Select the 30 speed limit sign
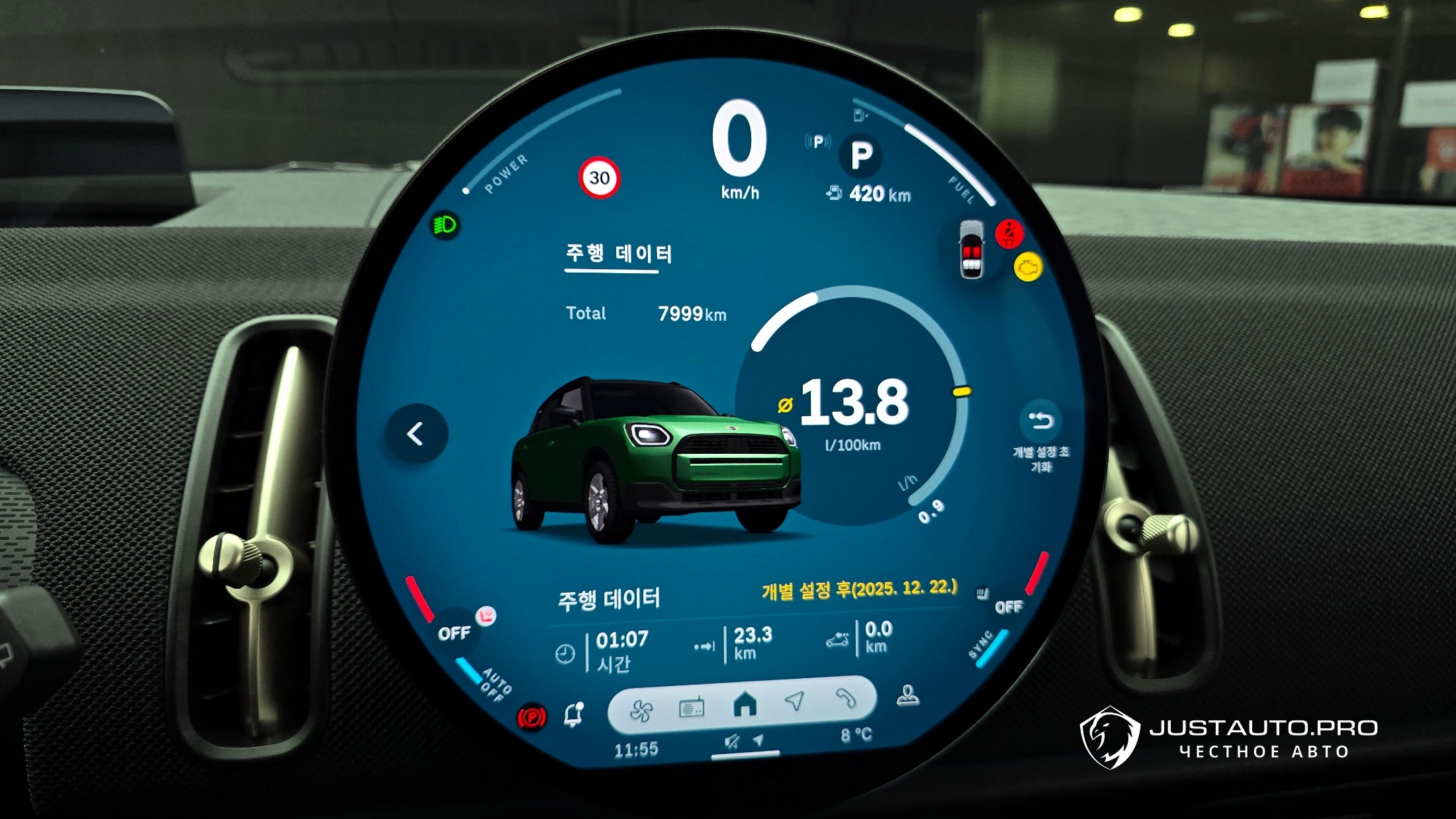Screen dimensions: 1456x819 pos(600,178)
